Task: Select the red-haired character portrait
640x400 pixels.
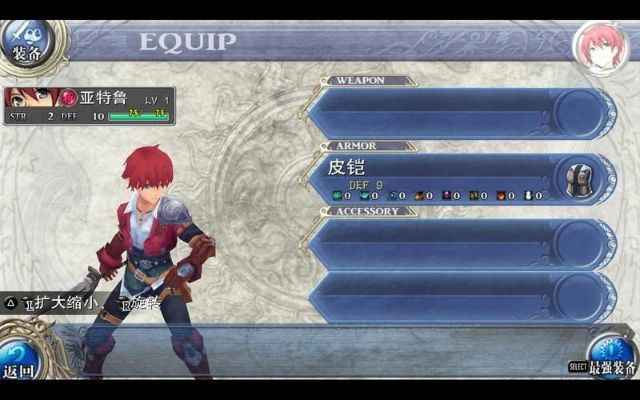Action: [599, 44]
